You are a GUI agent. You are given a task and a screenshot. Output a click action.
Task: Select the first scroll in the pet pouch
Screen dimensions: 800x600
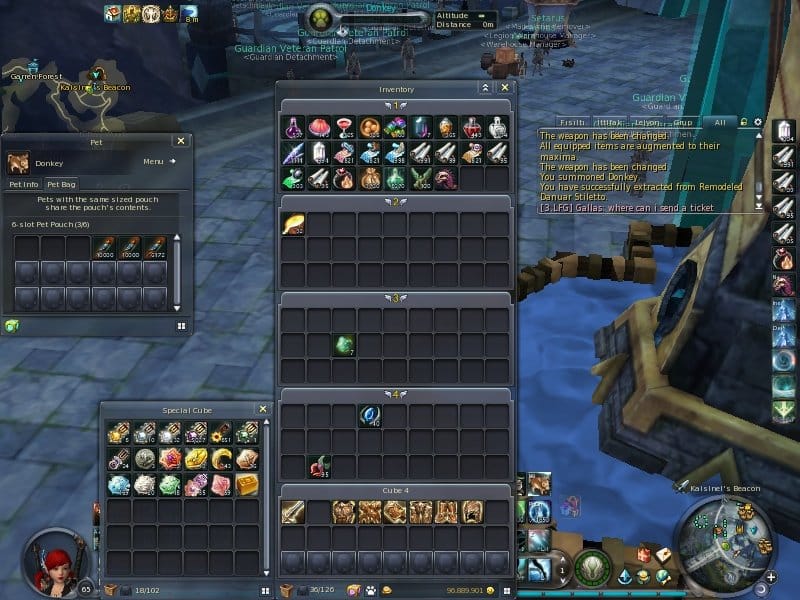point(106,246)
